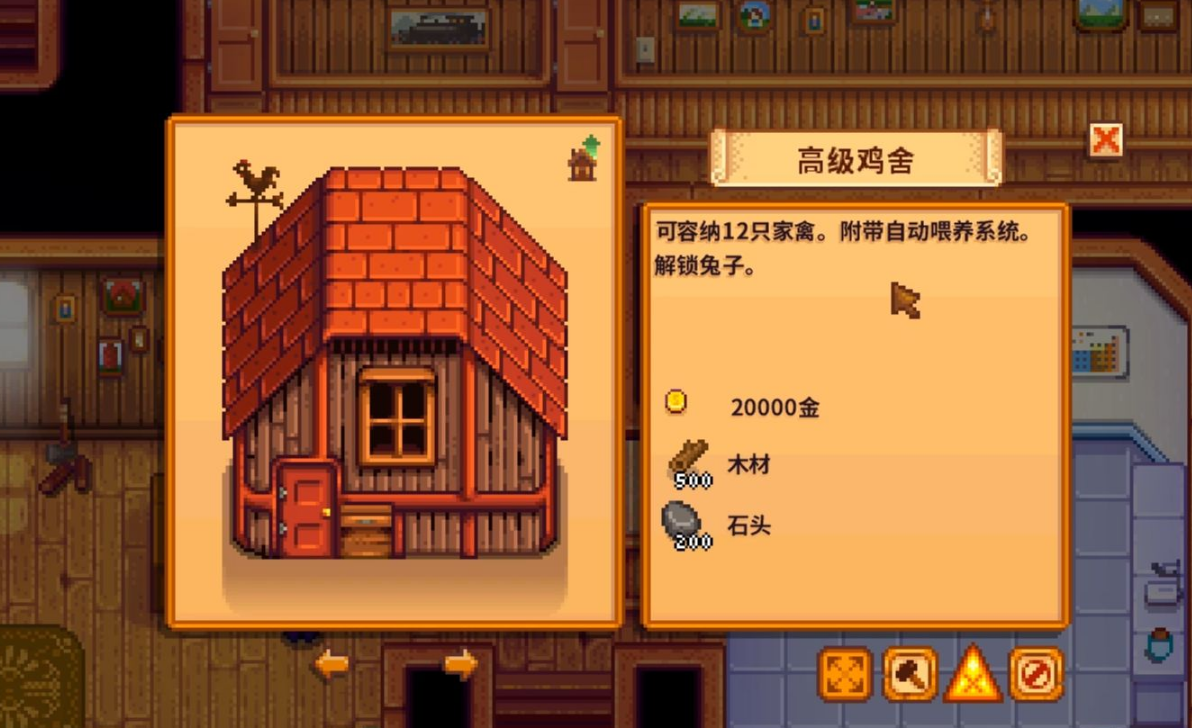
Task: Click the move buildings arrows button
Action: click(x=845, y=674)
